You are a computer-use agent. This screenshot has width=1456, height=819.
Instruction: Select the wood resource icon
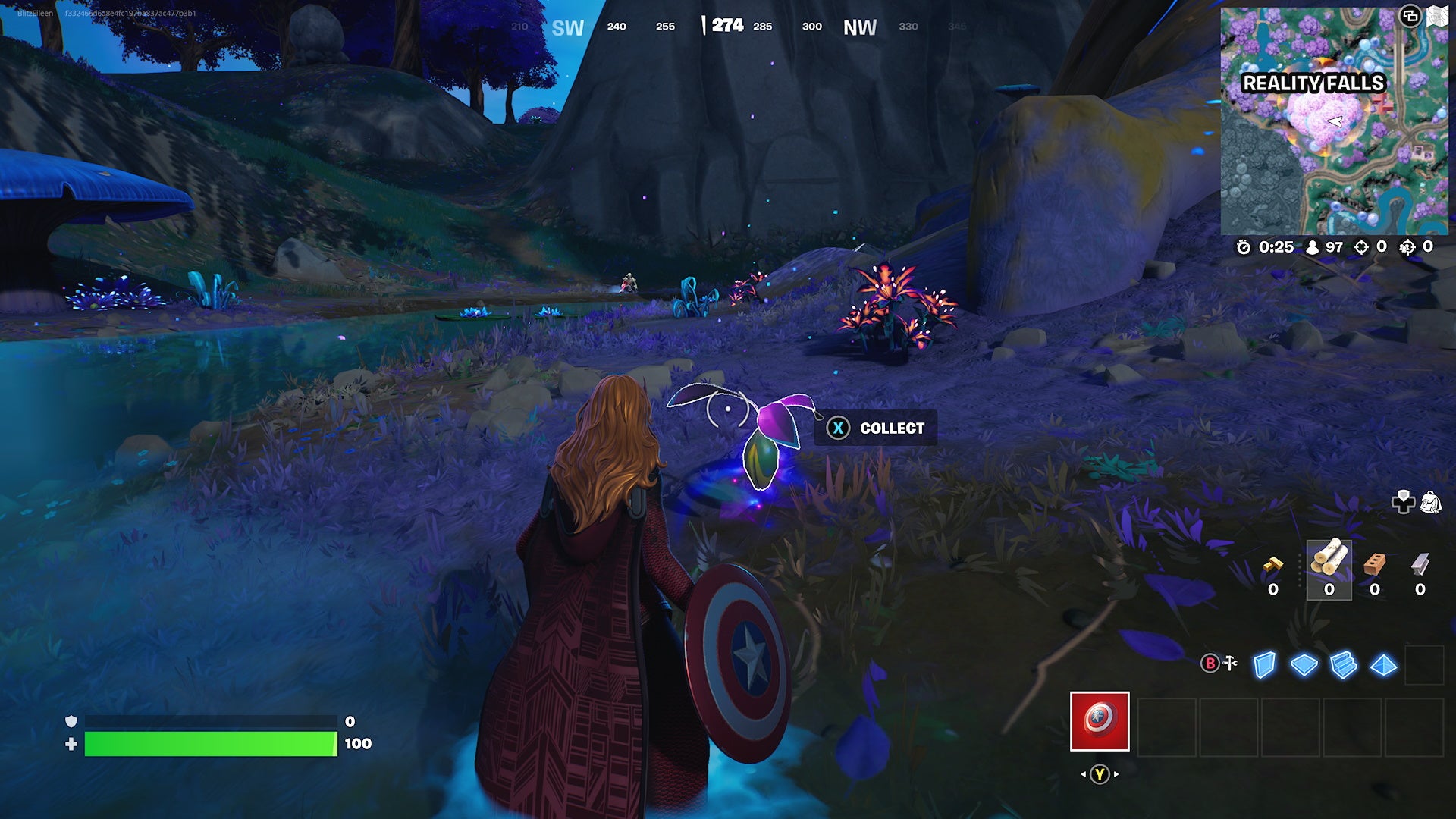(1329, 558)
